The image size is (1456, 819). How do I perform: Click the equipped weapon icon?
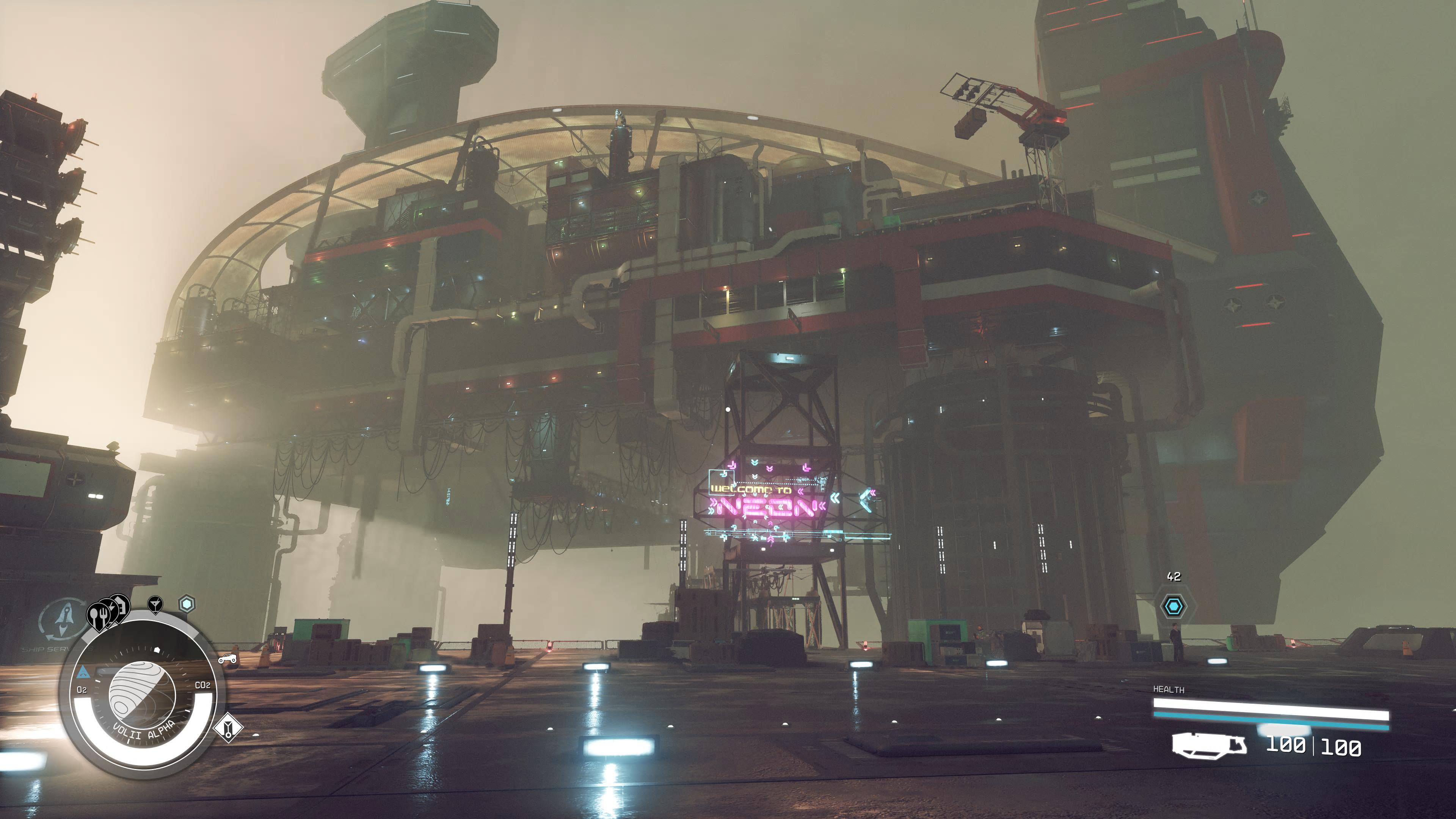pyautogui.click(x=1208, y=745)
